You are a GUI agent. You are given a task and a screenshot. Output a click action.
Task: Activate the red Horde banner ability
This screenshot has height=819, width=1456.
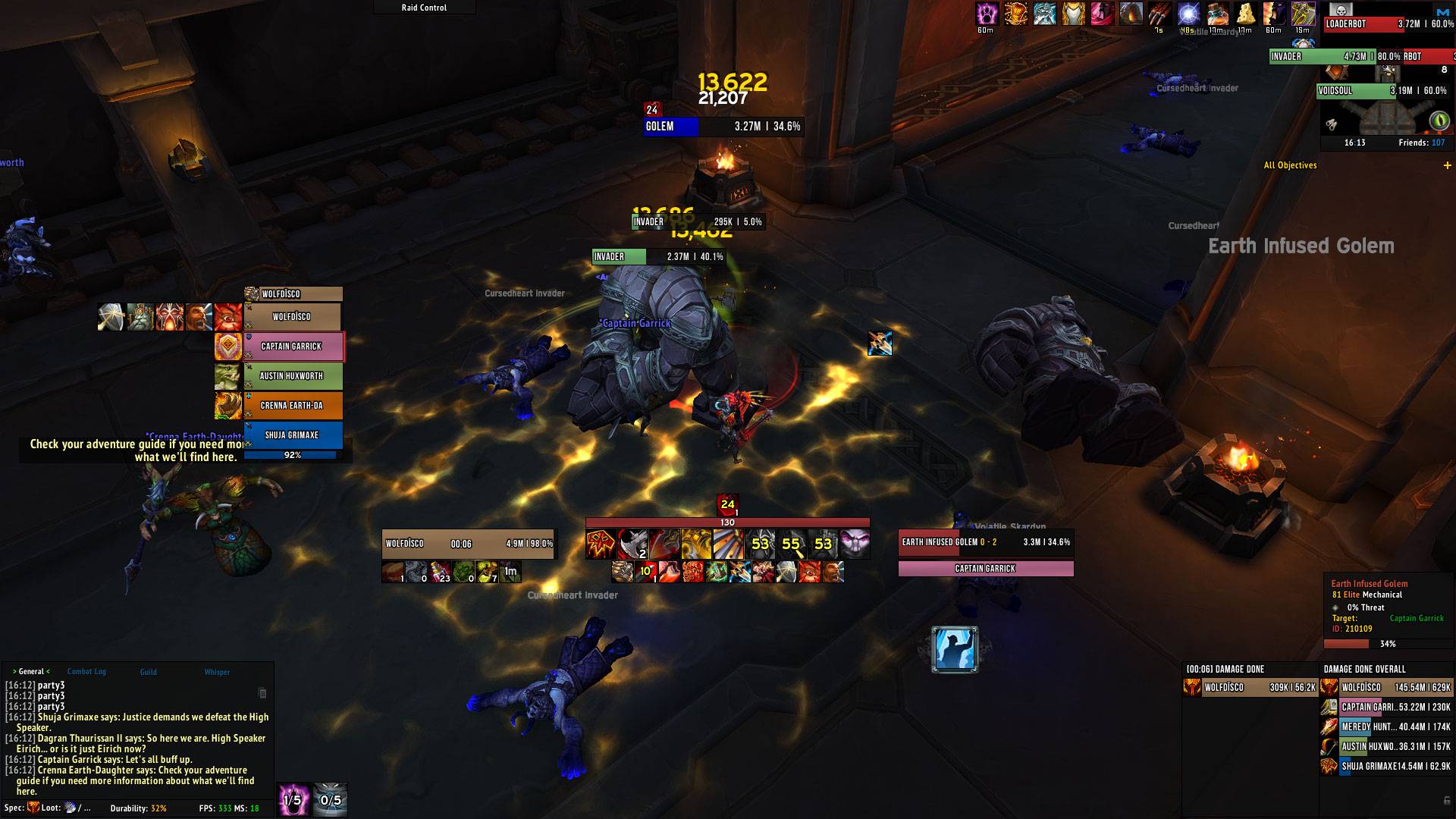601,544
